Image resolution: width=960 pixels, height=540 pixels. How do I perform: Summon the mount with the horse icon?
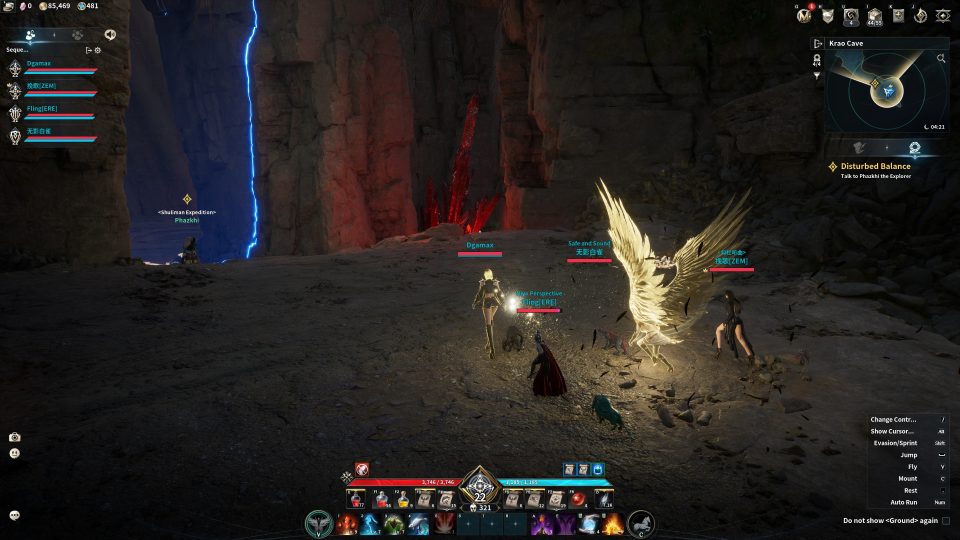click(x=641, y=523)
